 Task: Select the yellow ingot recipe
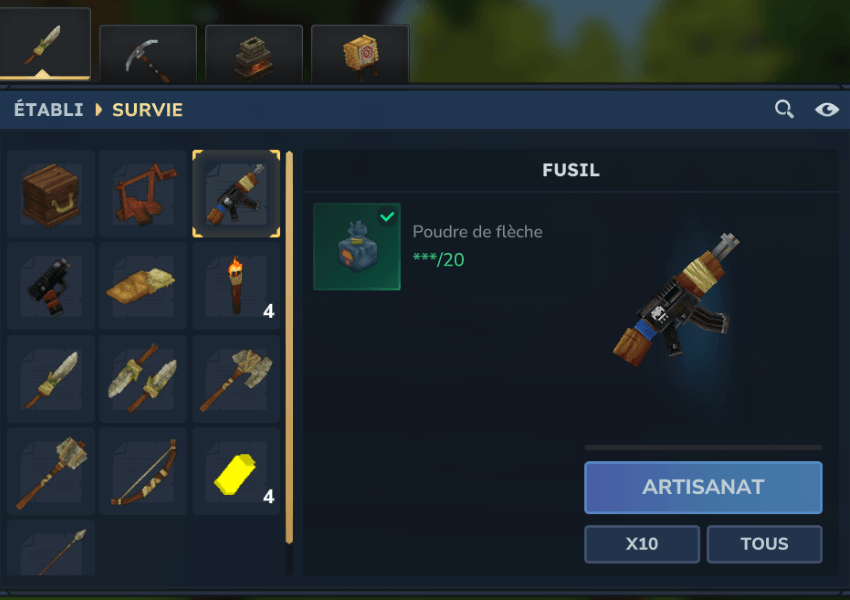pyautogui.click(x=236, y=471)
